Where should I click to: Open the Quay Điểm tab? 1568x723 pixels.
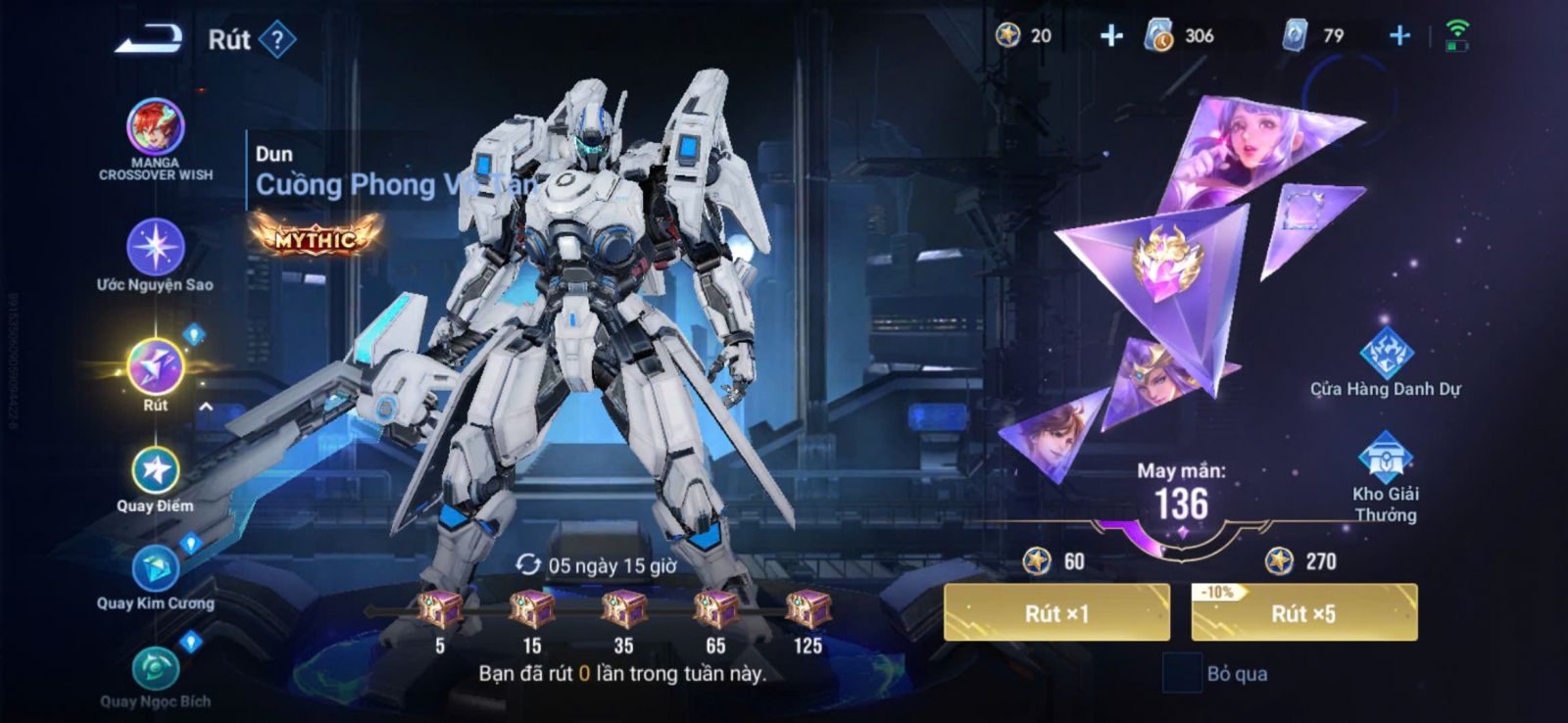point(155,471)
